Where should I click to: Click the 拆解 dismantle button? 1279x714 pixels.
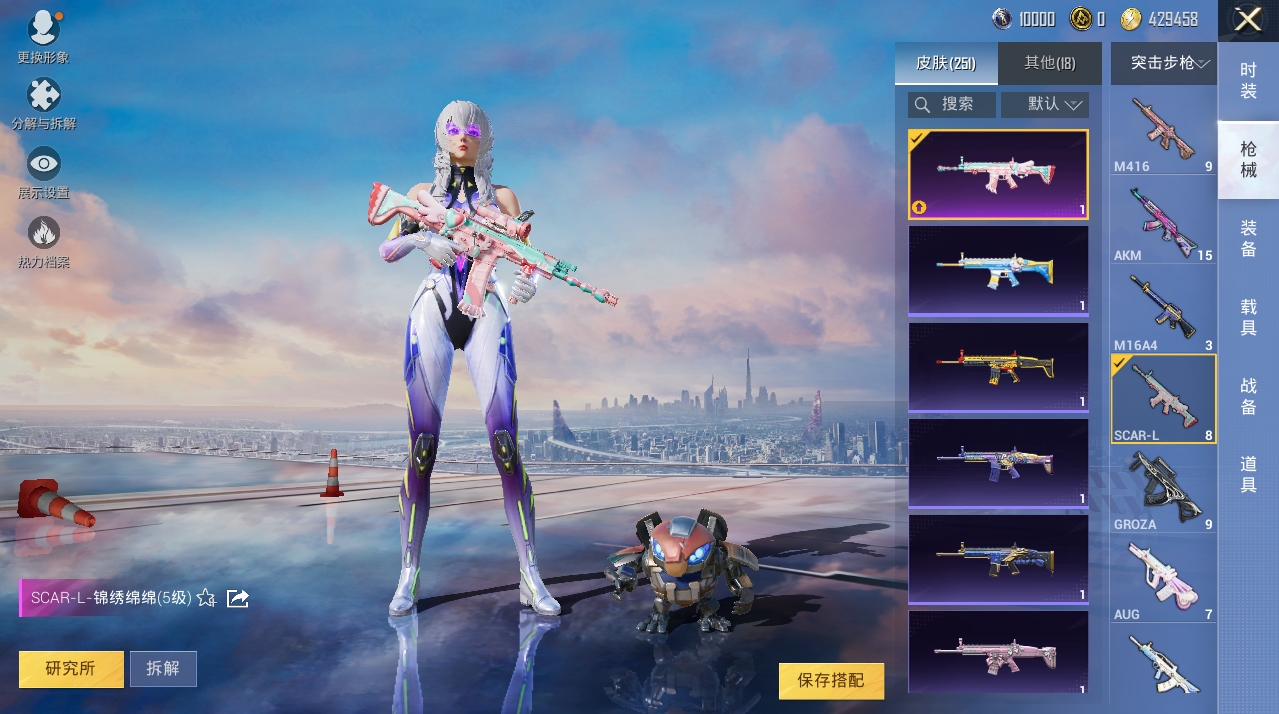(163, 669)
